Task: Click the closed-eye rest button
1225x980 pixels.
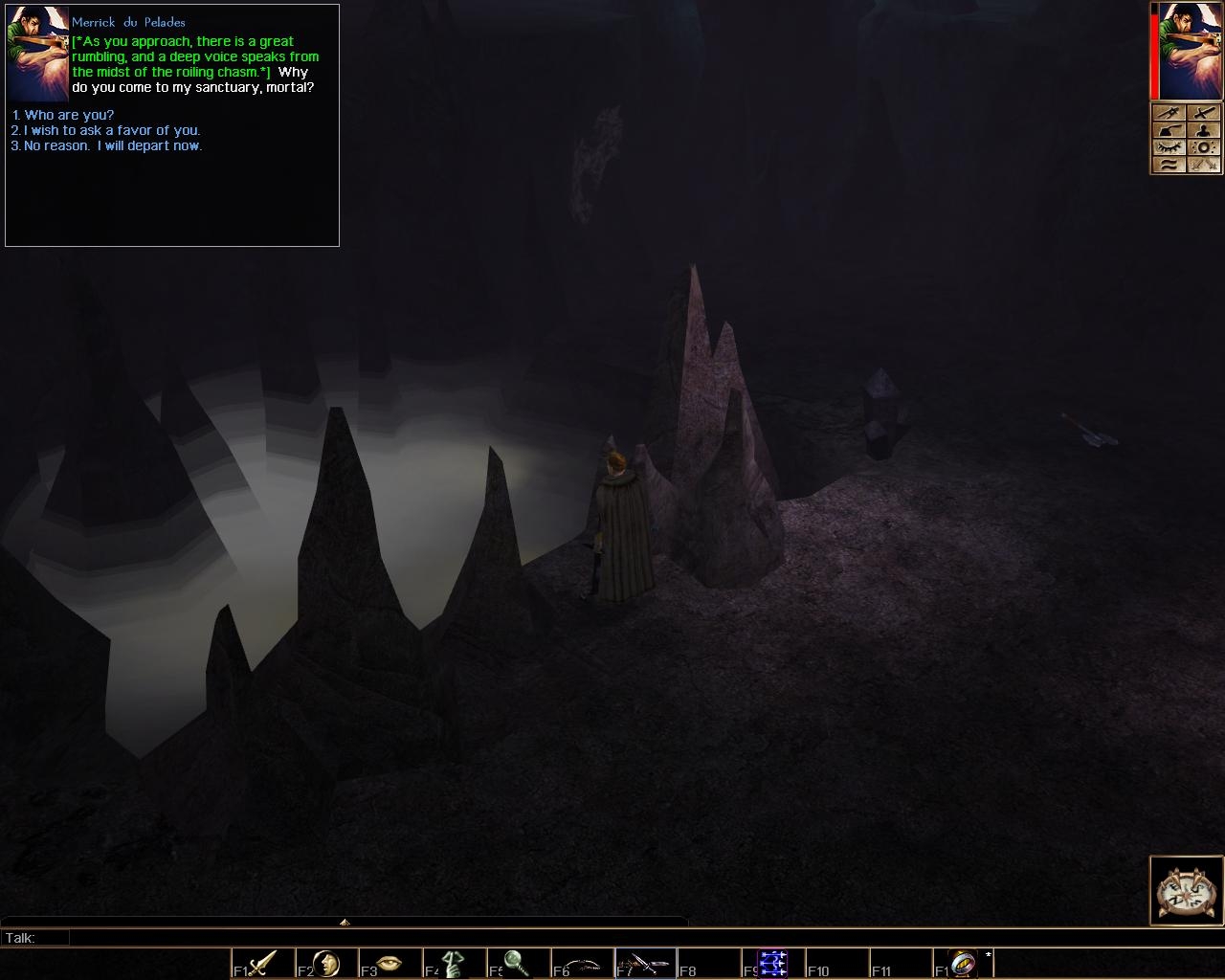Action: pyautogui.click(x=1168, y=147)
